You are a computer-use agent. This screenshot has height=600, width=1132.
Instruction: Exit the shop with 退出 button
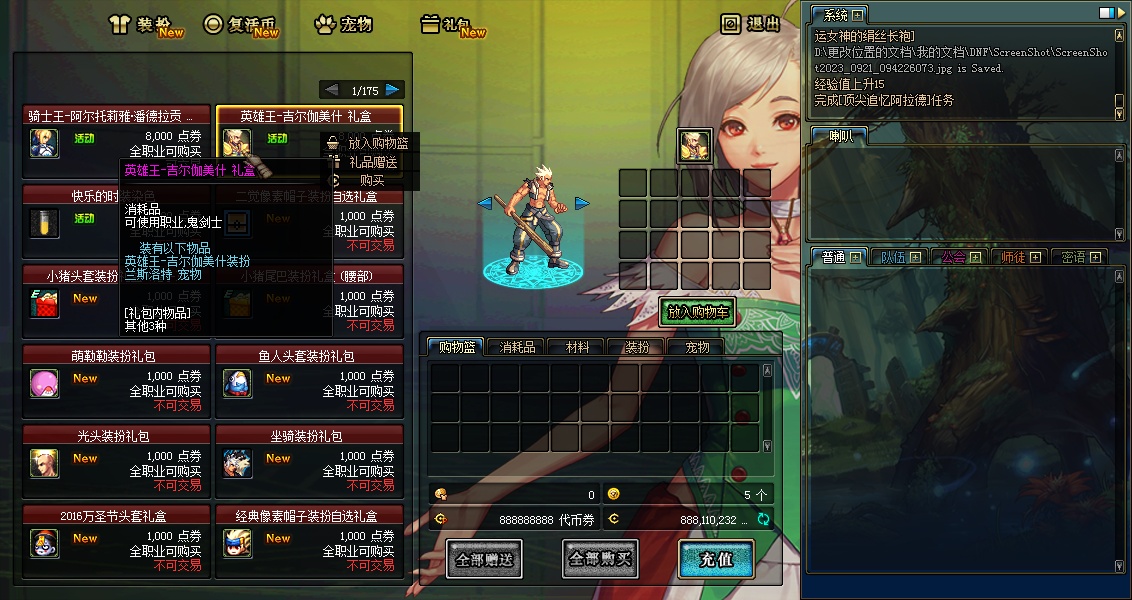coord(751,24)
